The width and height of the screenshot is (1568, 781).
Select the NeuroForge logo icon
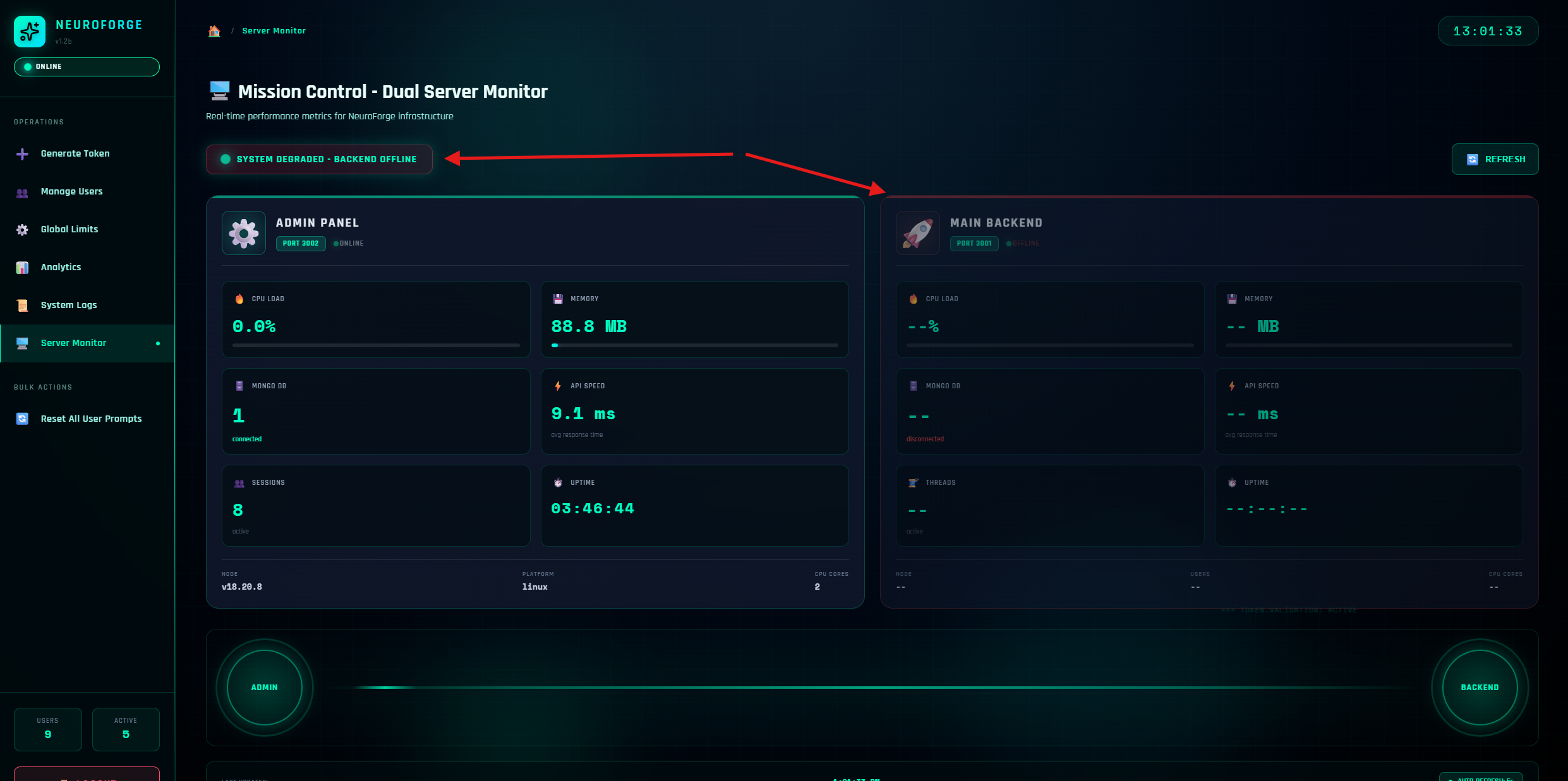[x=29, y=31]
